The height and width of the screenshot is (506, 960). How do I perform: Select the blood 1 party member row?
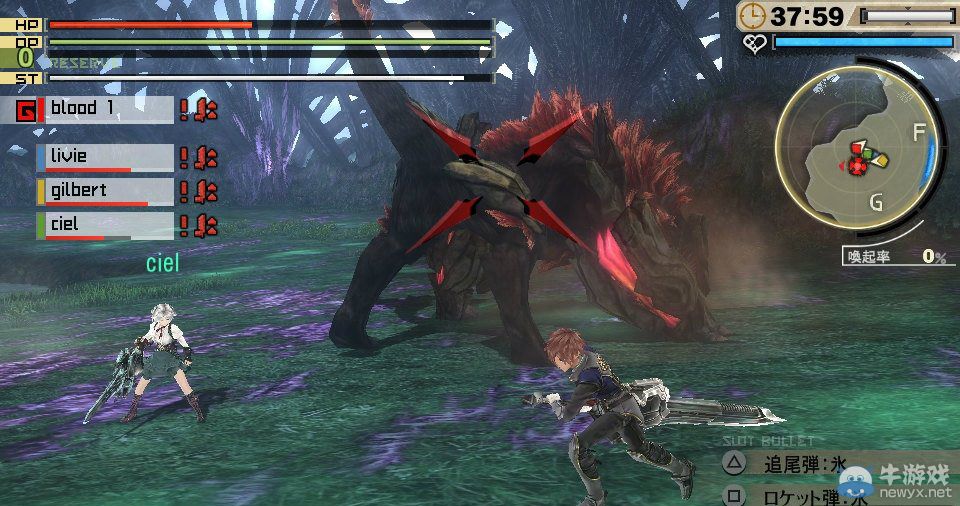(x=108, y=109)
